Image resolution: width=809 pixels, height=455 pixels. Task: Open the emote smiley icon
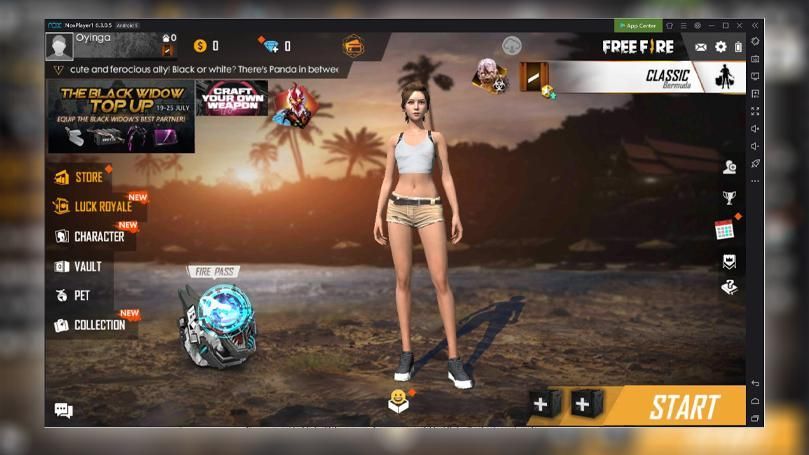[x=398, y=401]
